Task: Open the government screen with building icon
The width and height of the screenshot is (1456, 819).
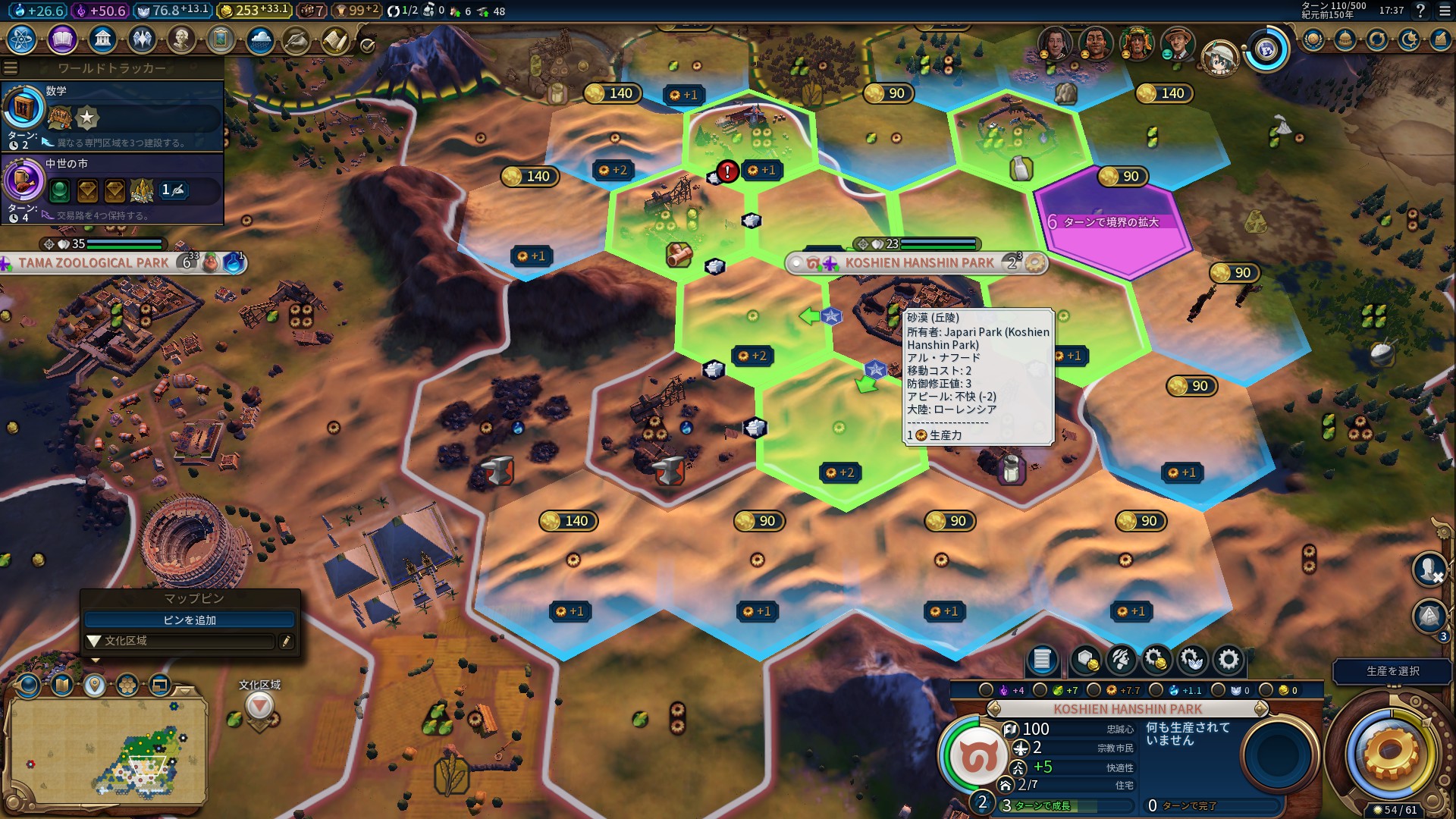Action: [102, 39]
